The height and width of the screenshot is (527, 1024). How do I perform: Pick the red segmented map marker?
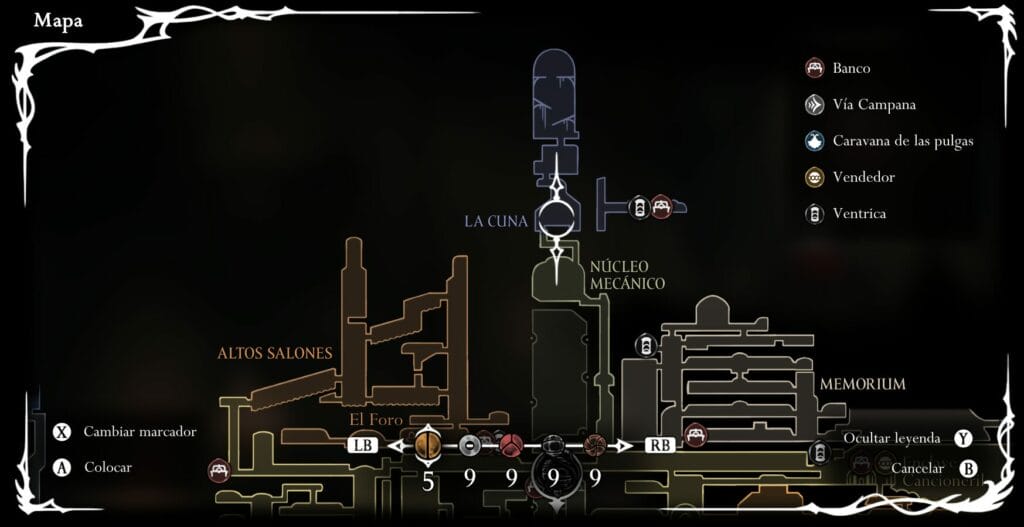tap(511, 444)
